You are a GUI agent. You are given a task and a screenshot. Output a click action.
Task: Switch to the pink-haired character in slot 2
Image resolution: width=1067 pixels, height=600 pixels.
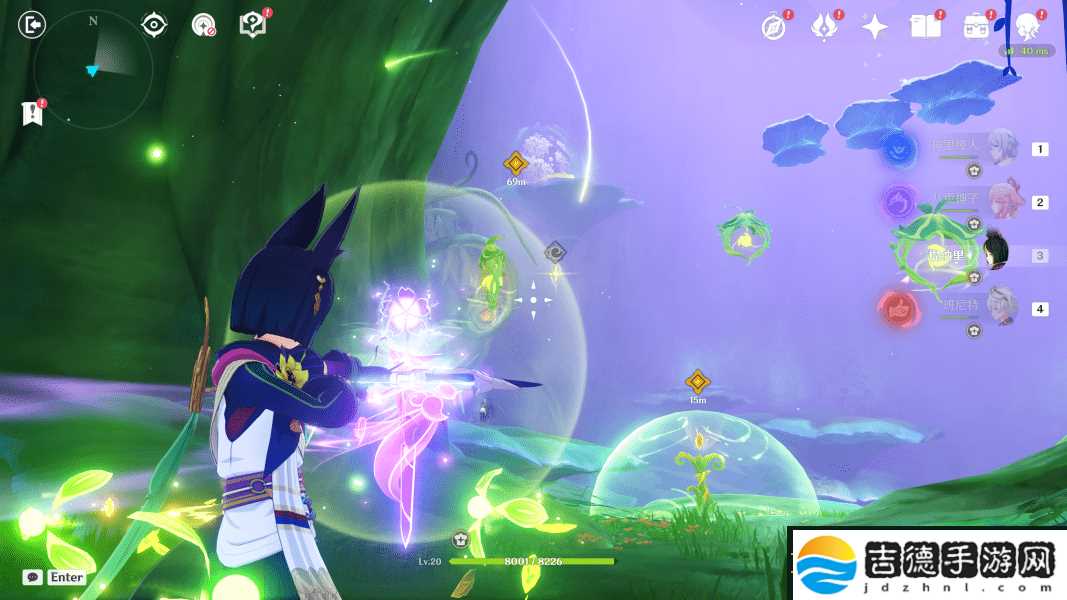coord(1003,201)
